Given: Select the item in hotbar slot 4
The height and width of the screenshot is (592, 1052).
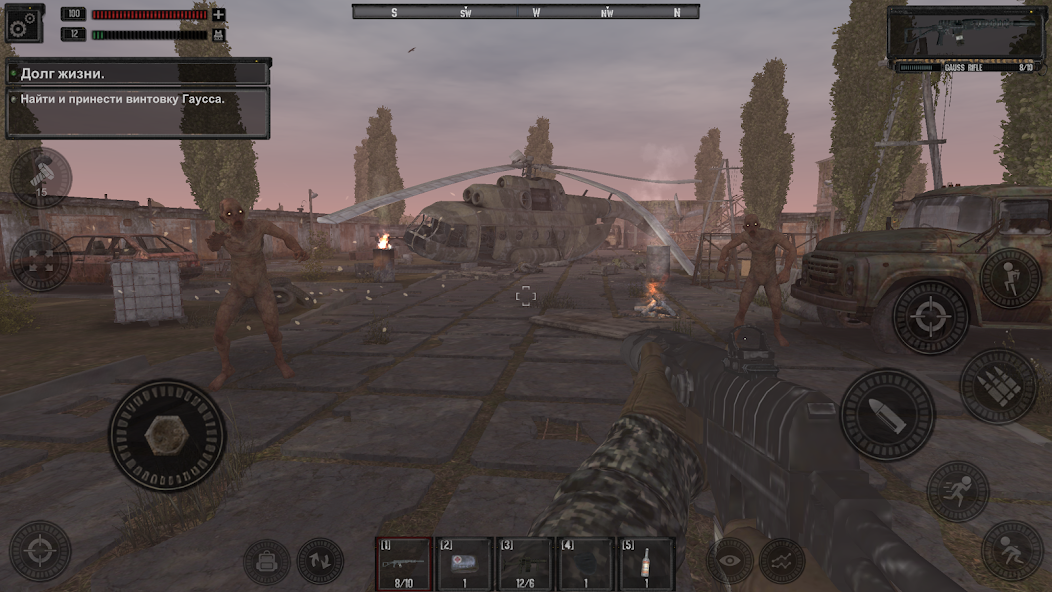Looking at the screenshot, I should 585,564.
